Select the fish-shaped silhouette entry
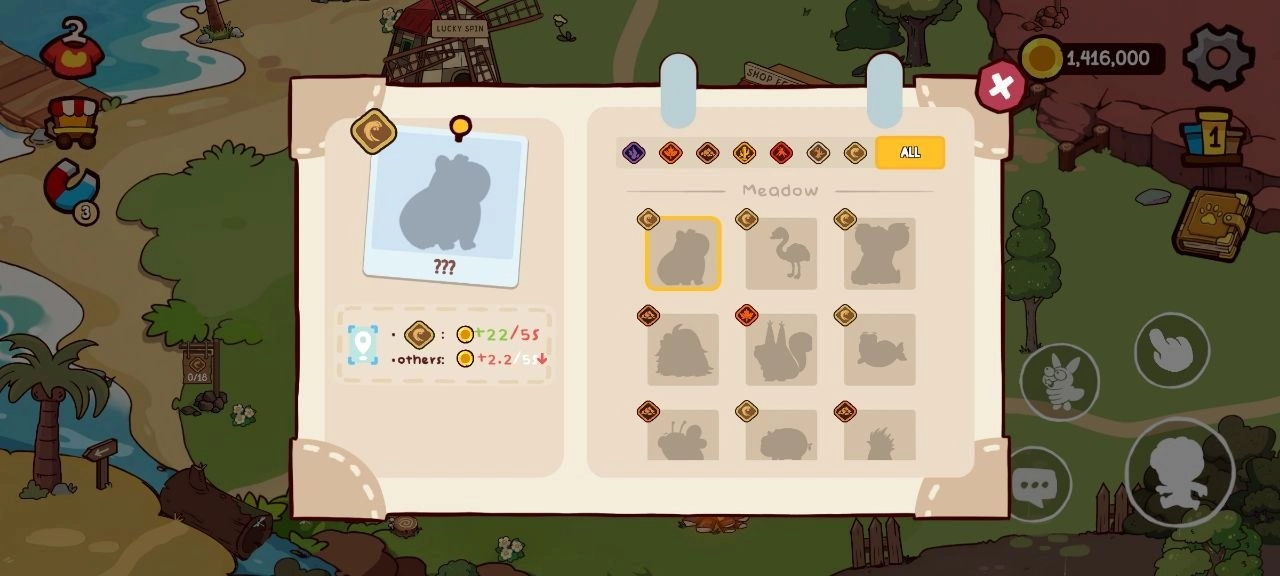This screenshot has width=1280, height=576. (879, 350)
